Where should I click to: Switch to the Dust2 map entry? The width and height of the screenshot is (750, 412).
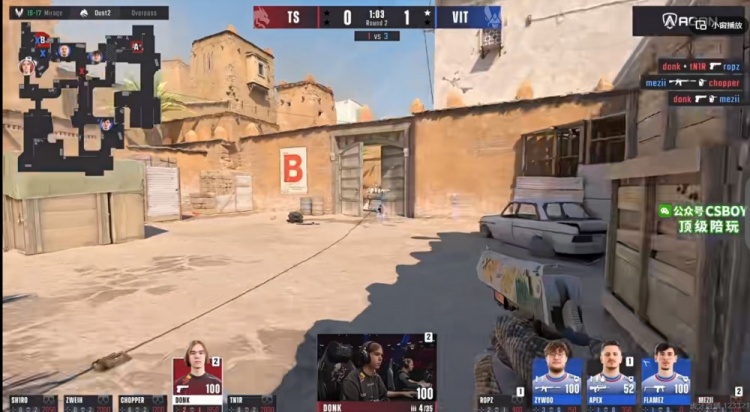click(x=99, y=13)
